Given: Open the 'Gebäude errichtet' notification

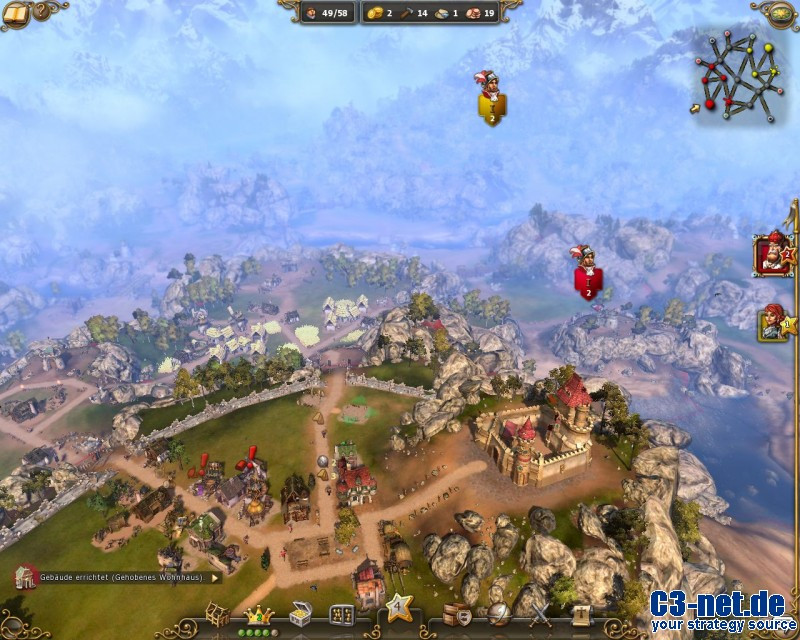Looking at the screenshot, I should pos(117,577).
